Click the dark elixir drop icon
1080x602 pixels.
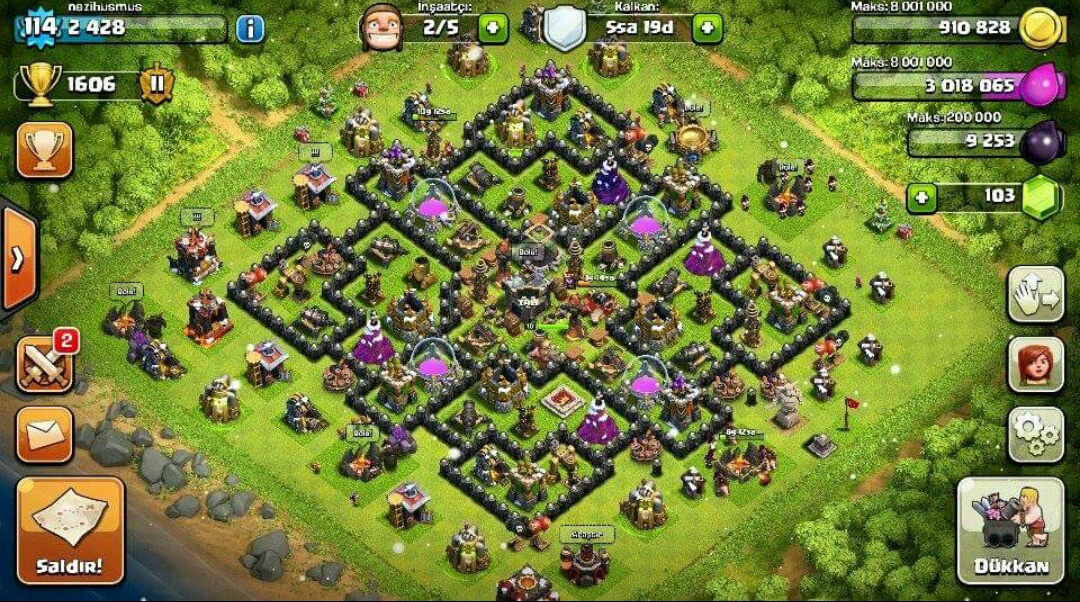tap(1044, 142)
